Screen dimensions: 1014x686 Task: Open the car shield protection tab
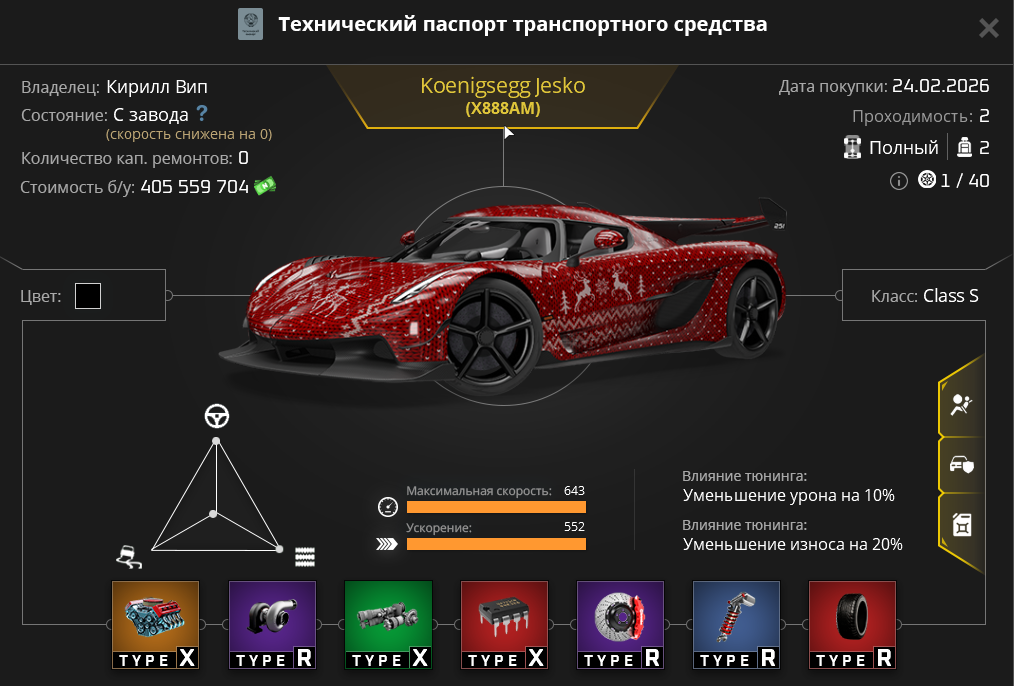pyautogui.click(x=961, y=465)
